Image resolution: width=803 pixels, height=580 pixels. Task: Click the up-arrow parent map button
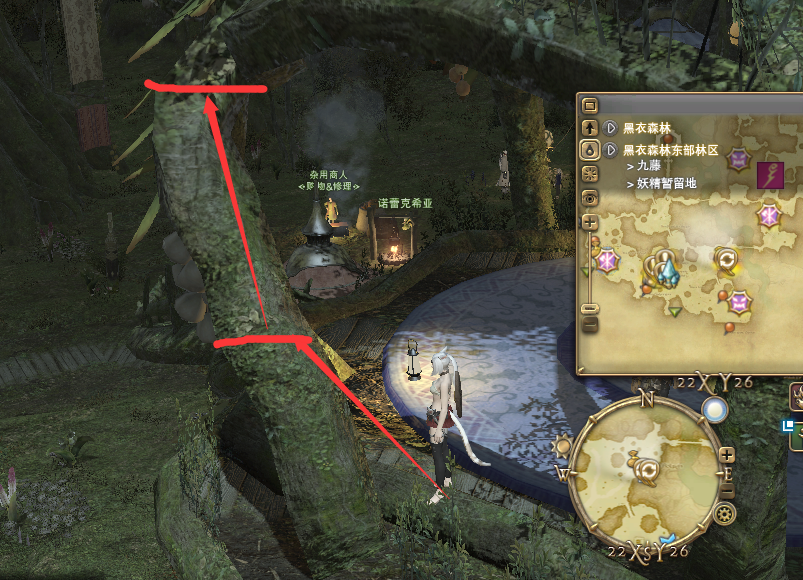pos(590,128)
